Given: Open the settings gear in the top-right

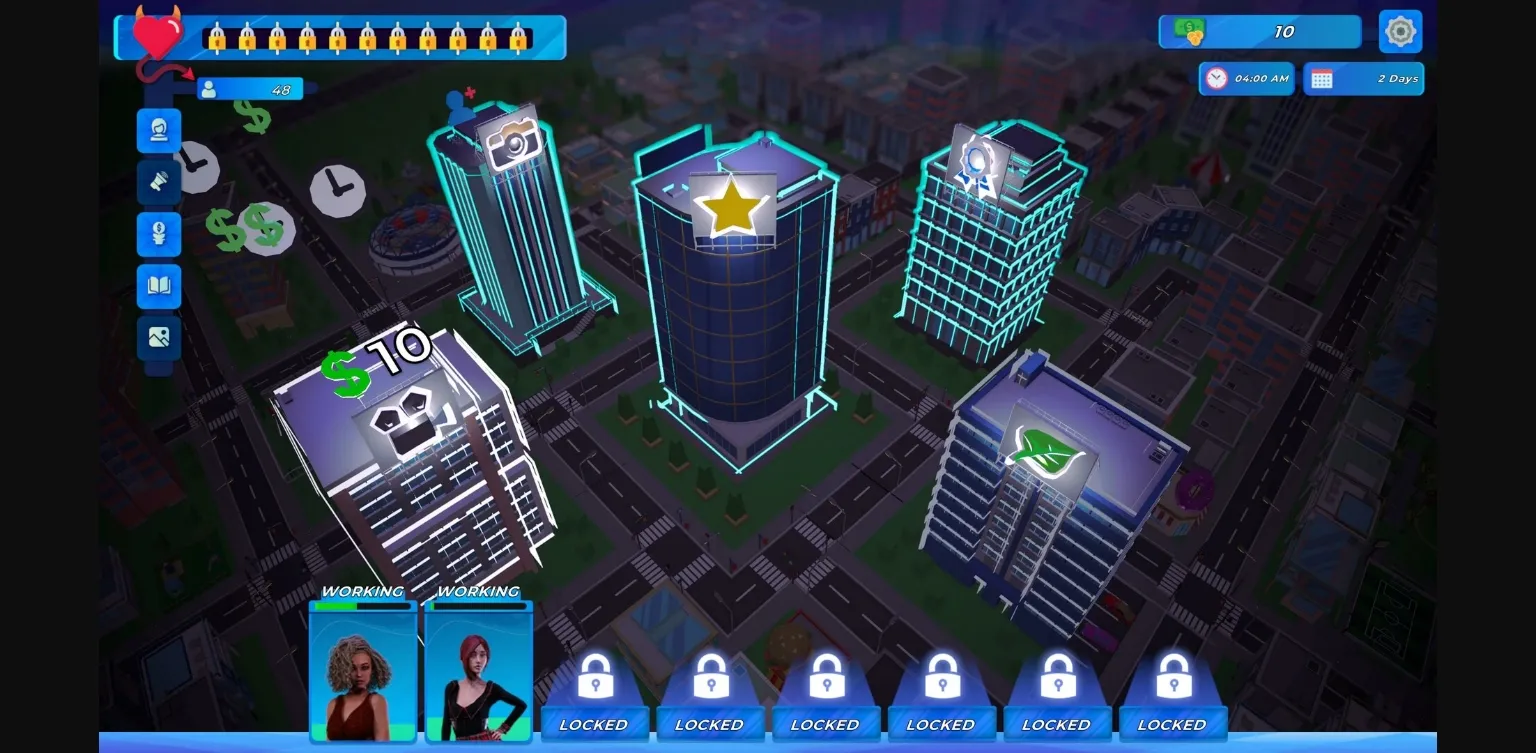Looking at the screenshot, I should point(1400,31).
